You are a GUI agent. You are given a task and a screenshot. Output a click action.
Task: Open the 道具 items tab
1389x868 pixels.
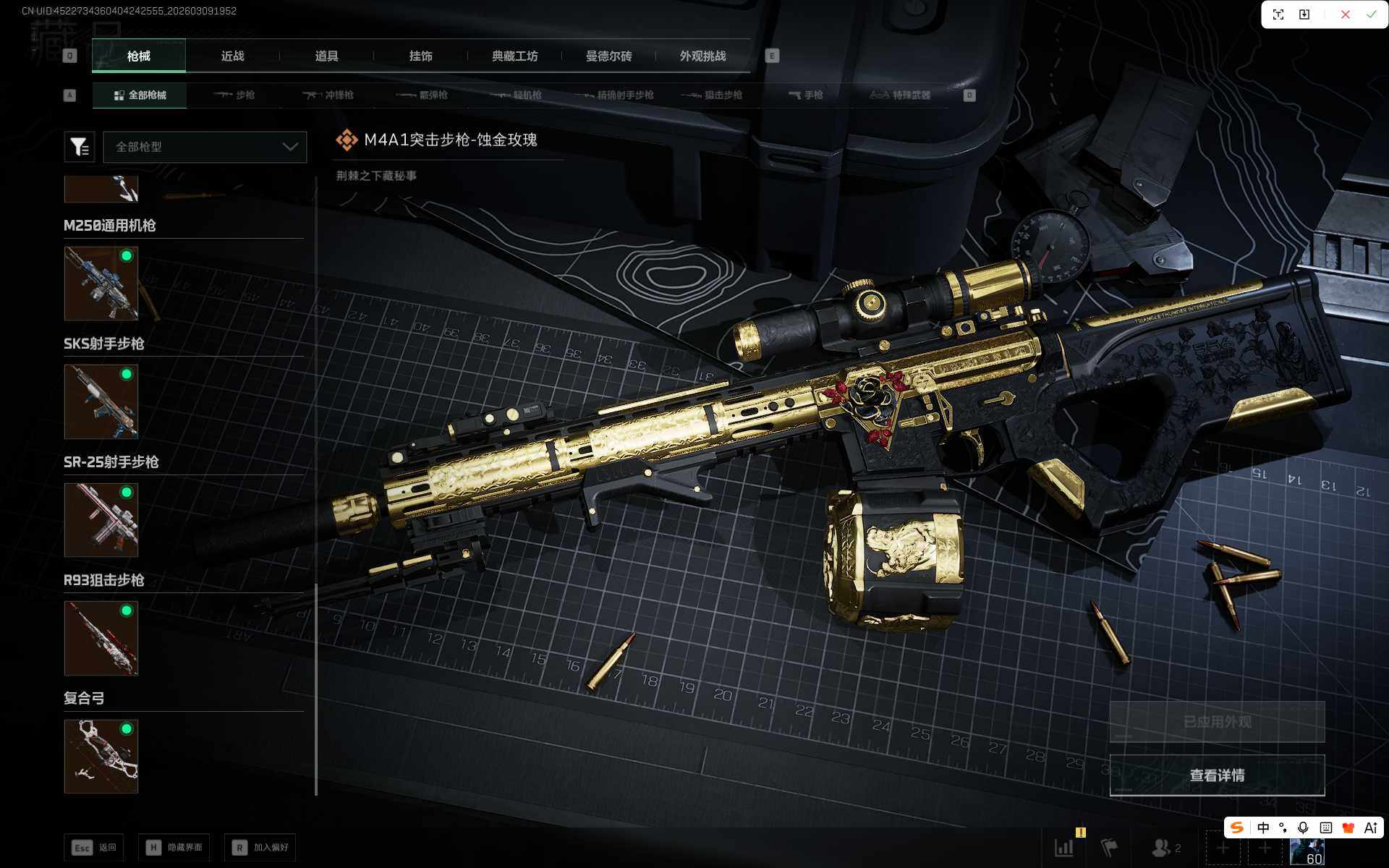pyautogui.click(x=326, y=56)
